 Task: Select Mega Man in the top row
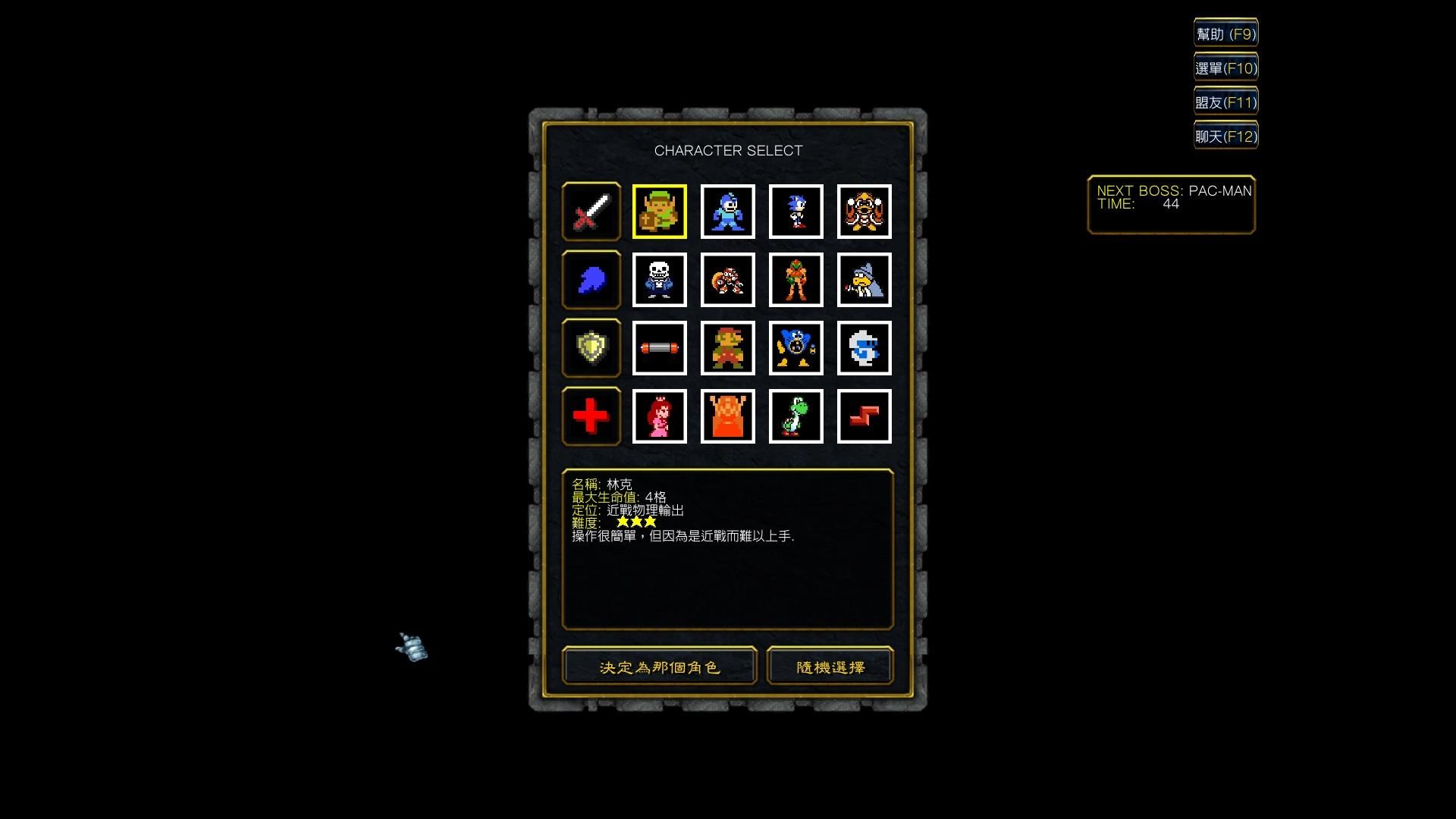727,212
